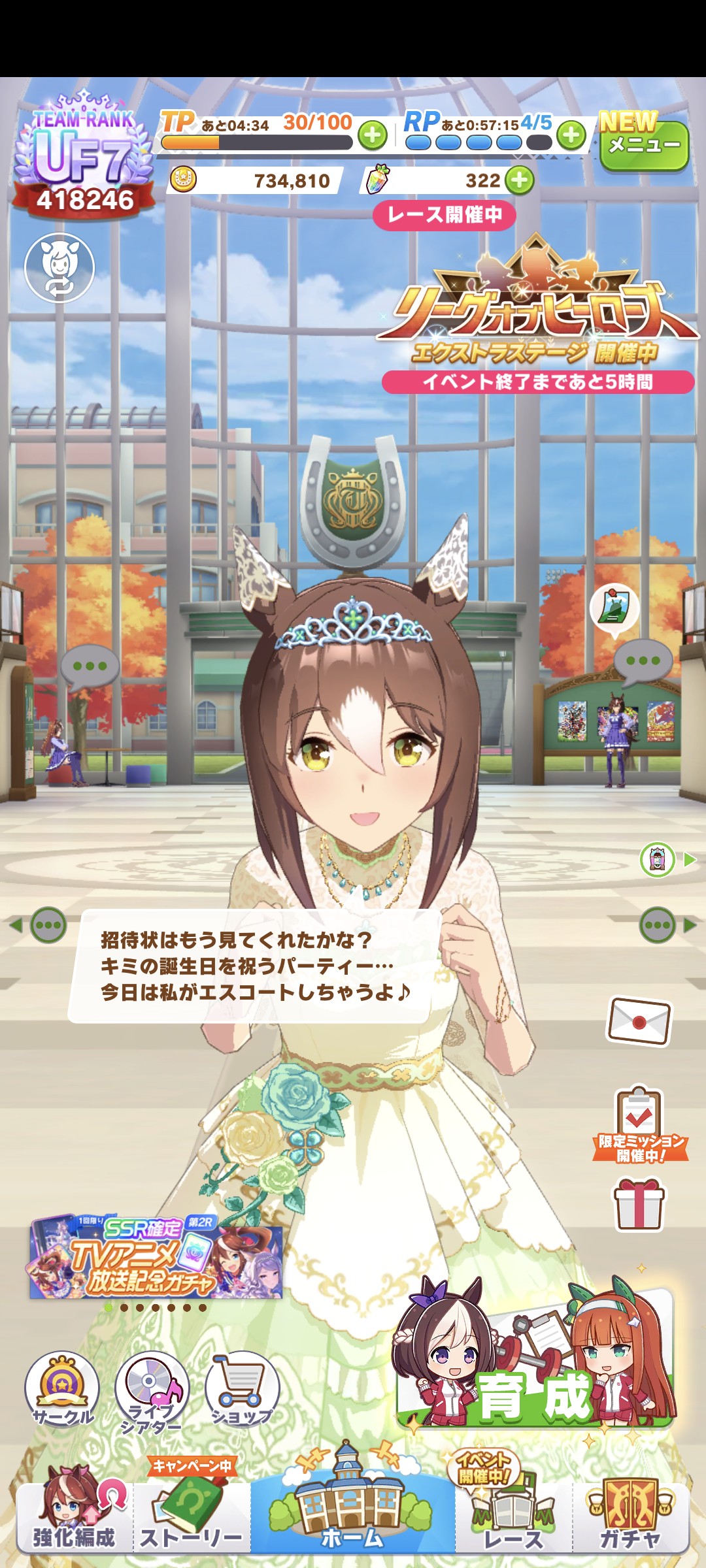
Task: Tap the character swap icon
Action: point(59,268)
